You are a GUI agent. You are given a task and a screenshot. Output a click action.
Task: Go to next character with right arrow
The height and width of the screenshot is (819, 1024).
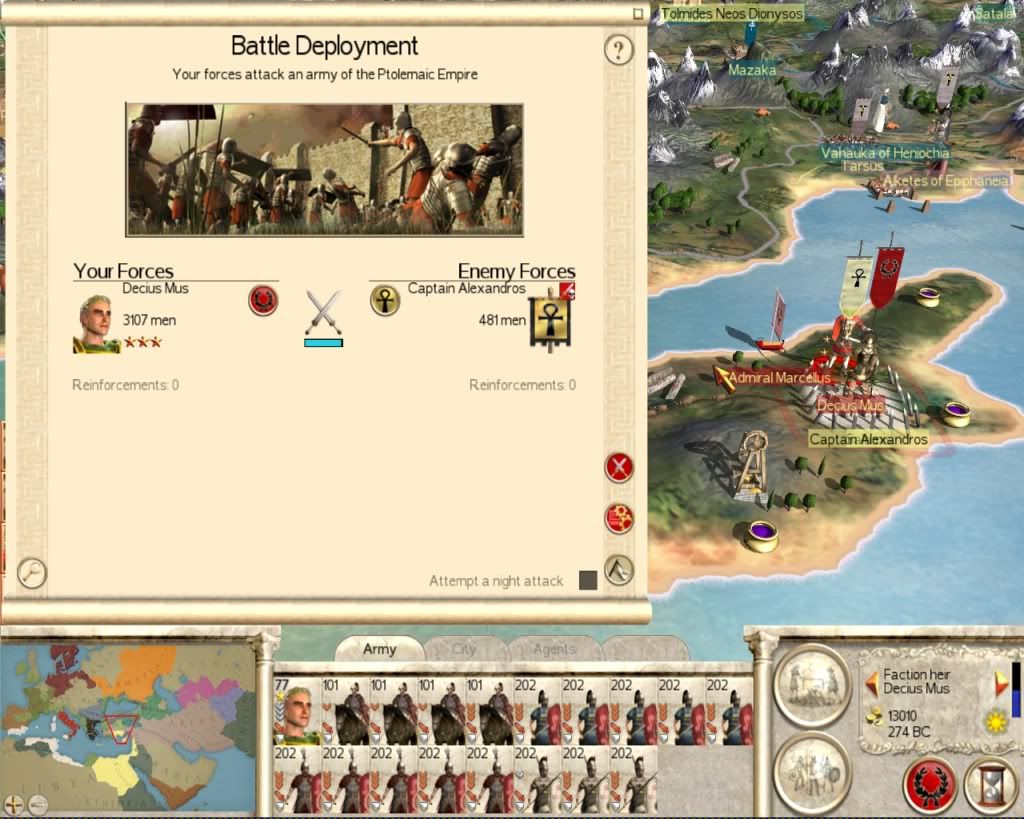point(1002,683)
